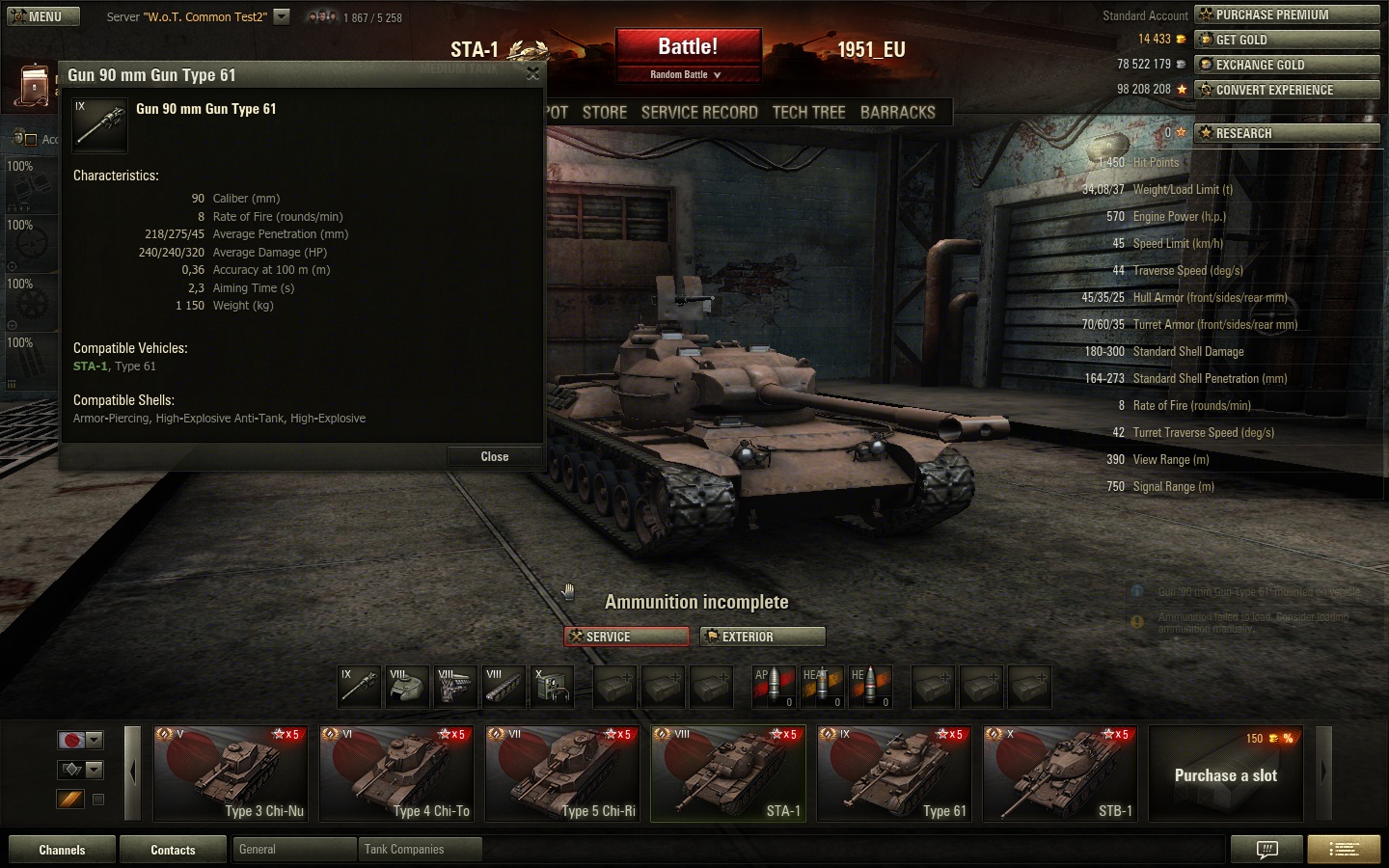Image resolution: width=1389 pixels, height=868 pixels.
Task: Click the PURCHASE PREMIUM button
Action: point(1286,14)
